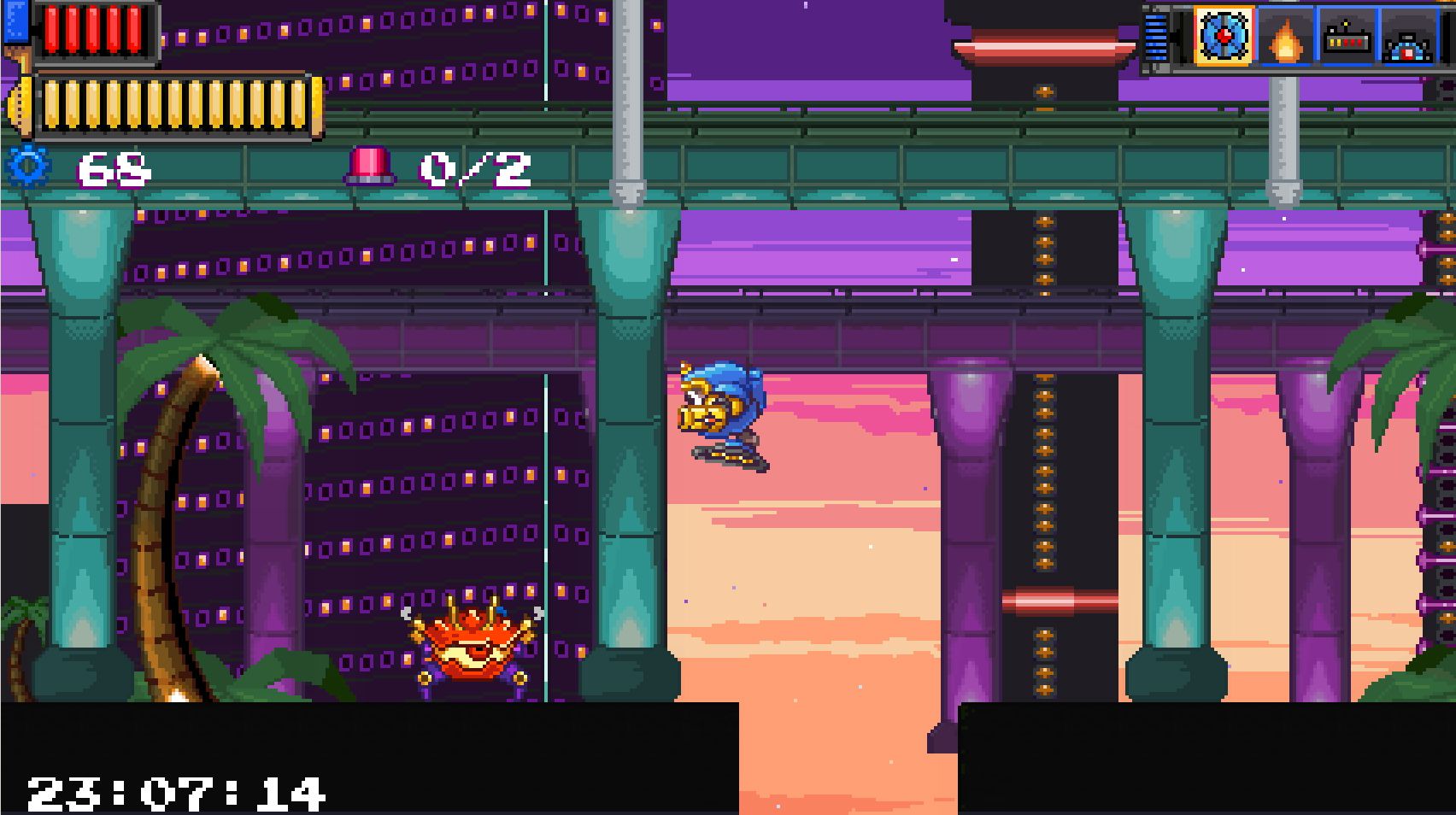The width and height of the screenshot is (1456, 815).
Task: Toggle the flame weapon slot on
Action: pos(1287,38)
